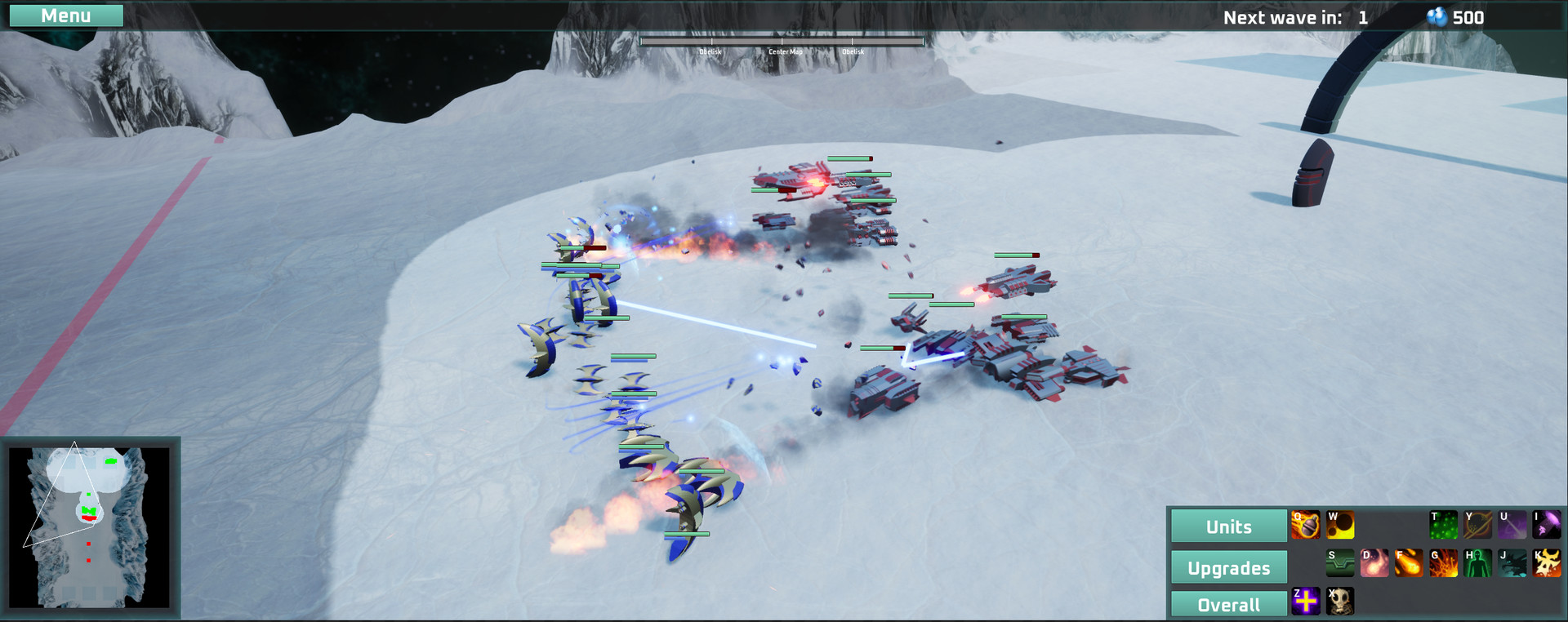This screenshot has width=1568, height=622.
Task: Trigger the Y planet ability
Action: point(1477,523)
